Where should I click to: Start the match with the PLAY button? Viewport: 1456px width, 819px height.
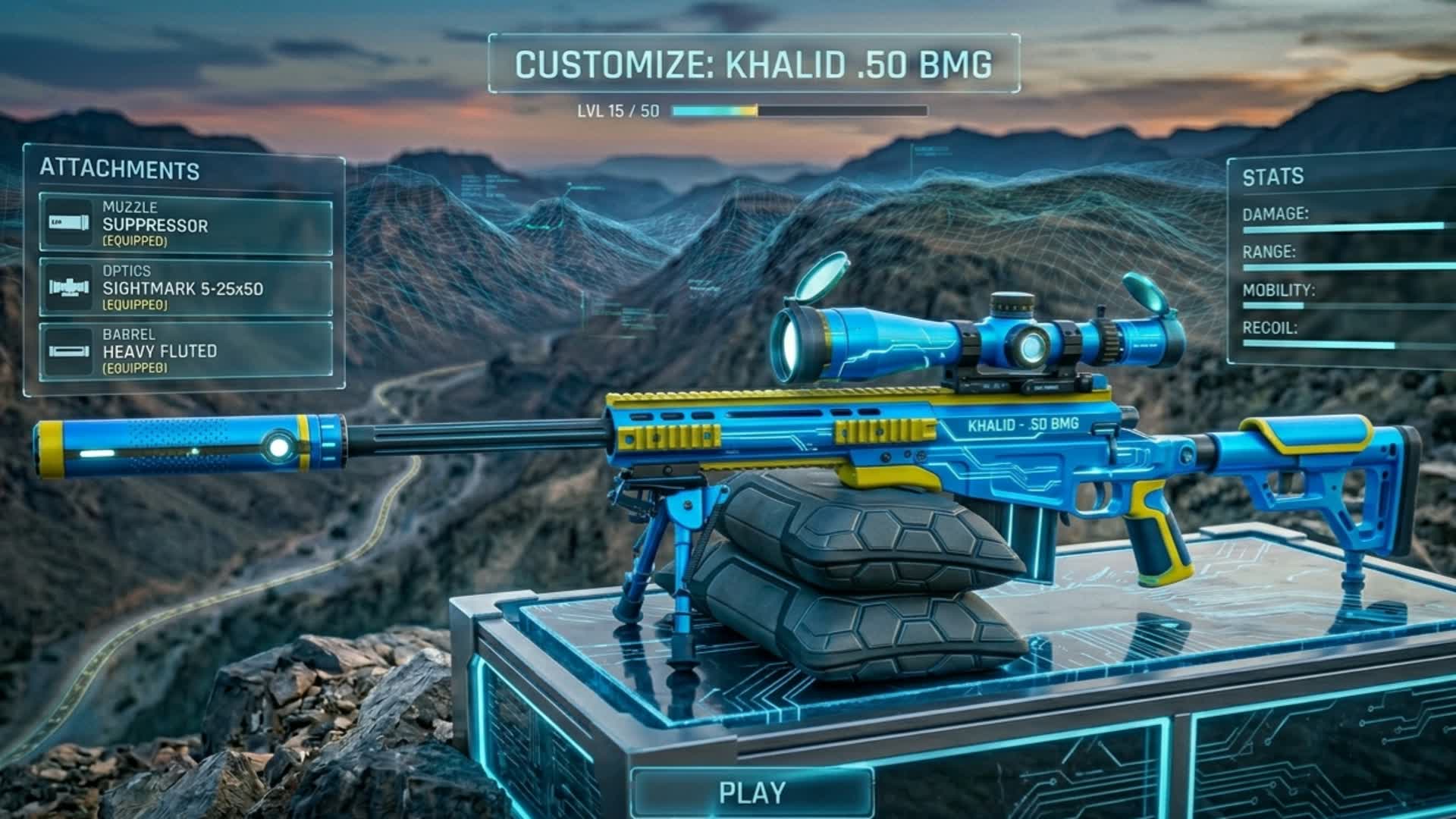[752, 792]
